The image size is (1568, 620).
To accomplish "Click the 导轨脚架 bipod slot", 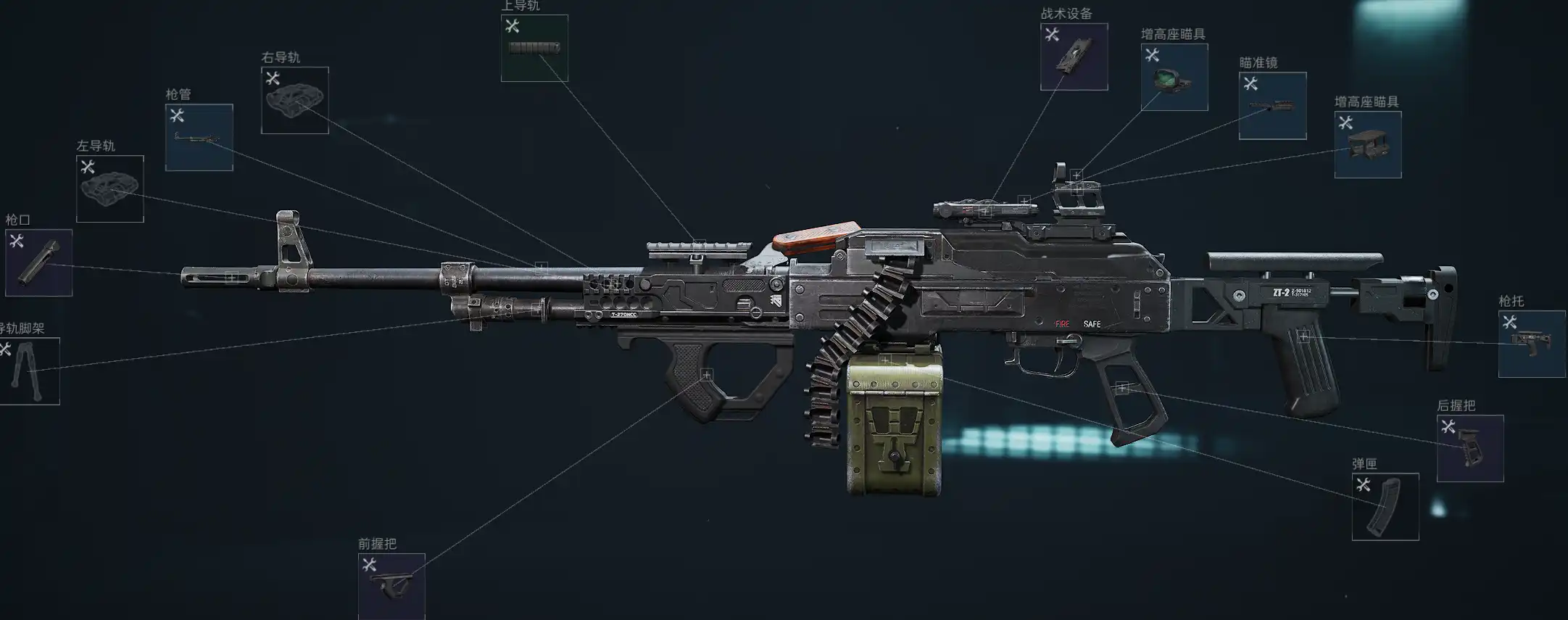I will coord(29,371).
